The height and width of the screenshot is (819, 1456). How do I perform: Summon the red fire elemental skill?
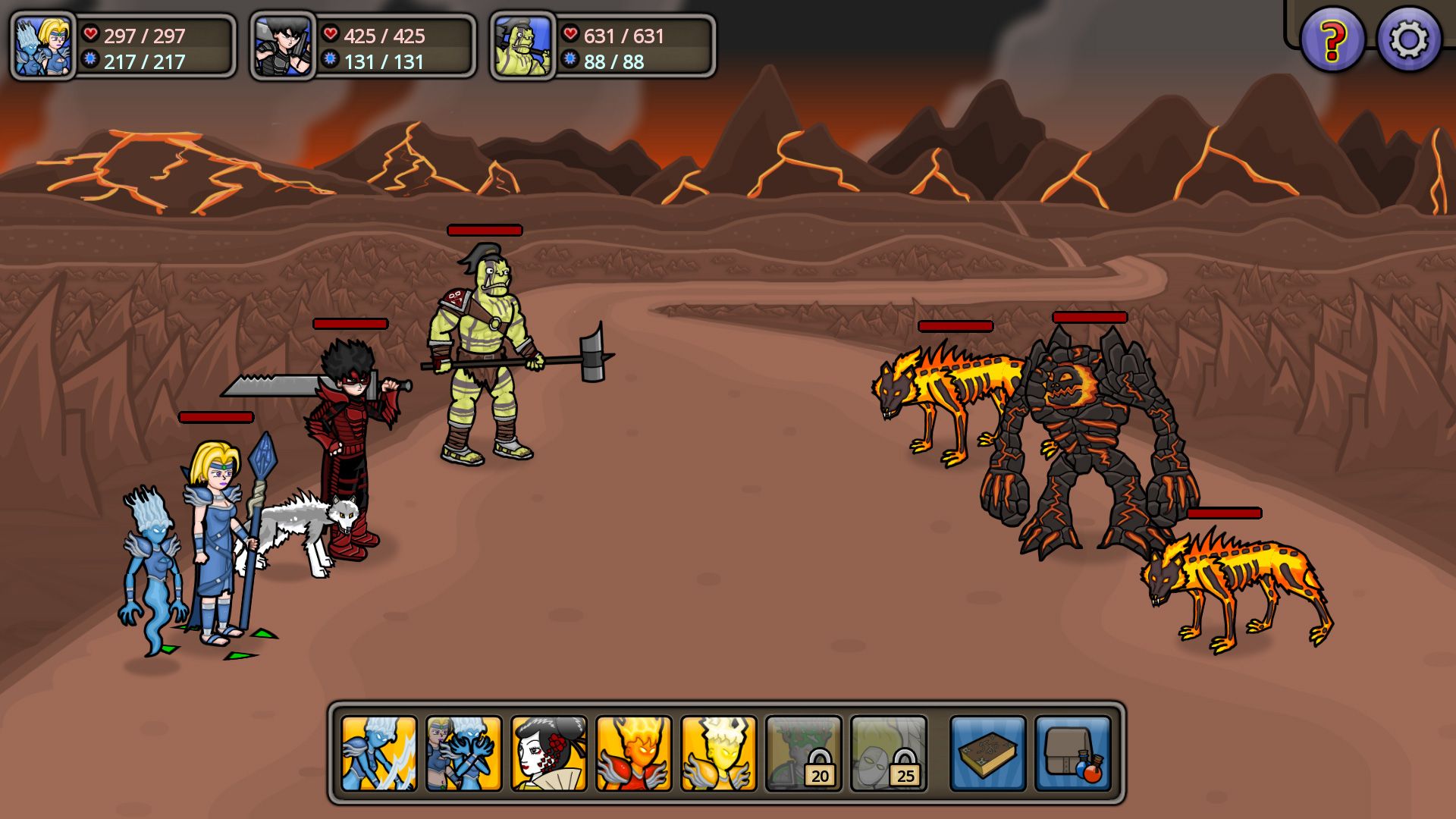633,753
